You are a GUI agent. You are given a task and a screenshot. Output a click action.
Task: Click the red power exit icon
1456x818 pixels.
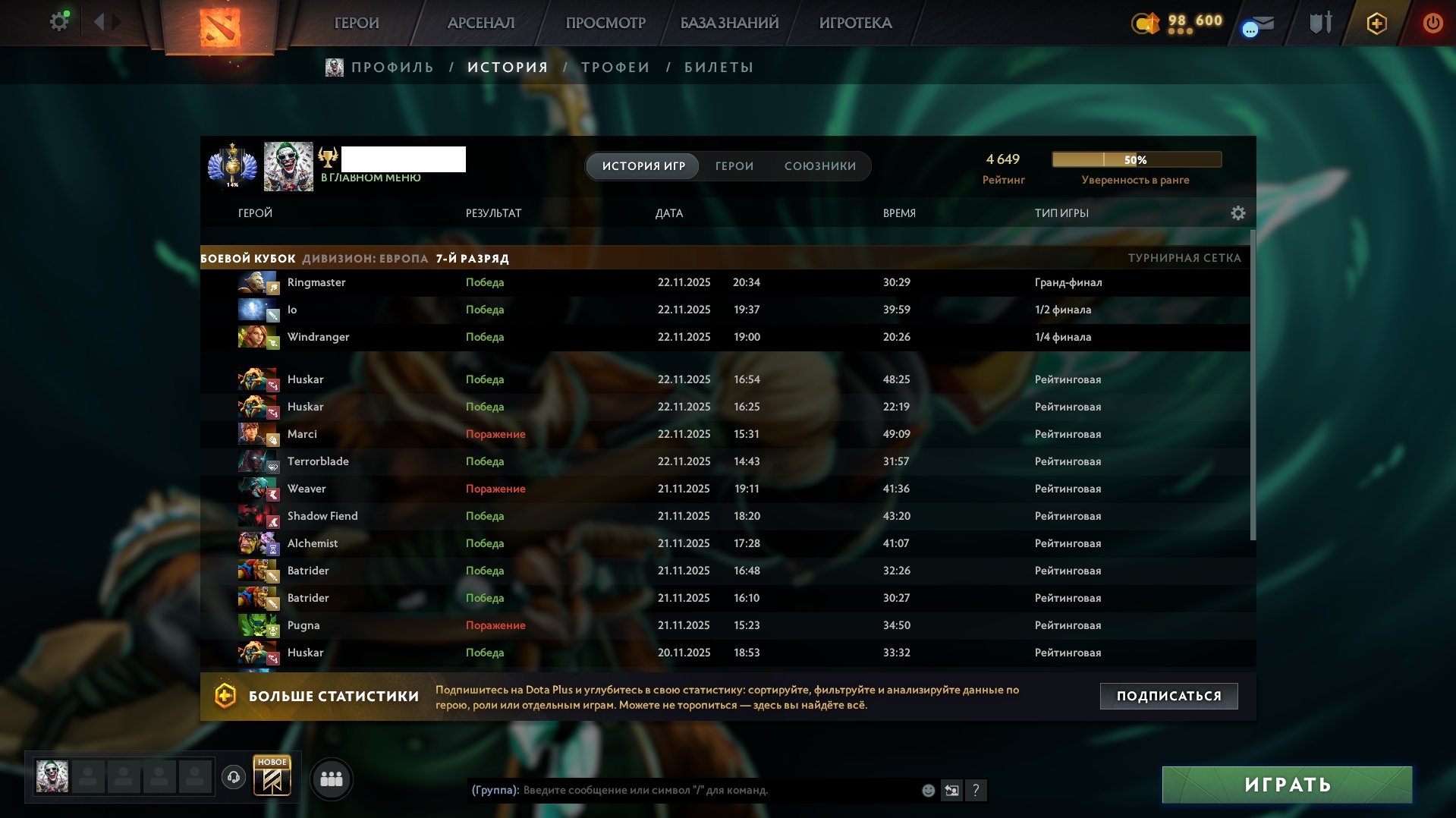coord(1432,23)
